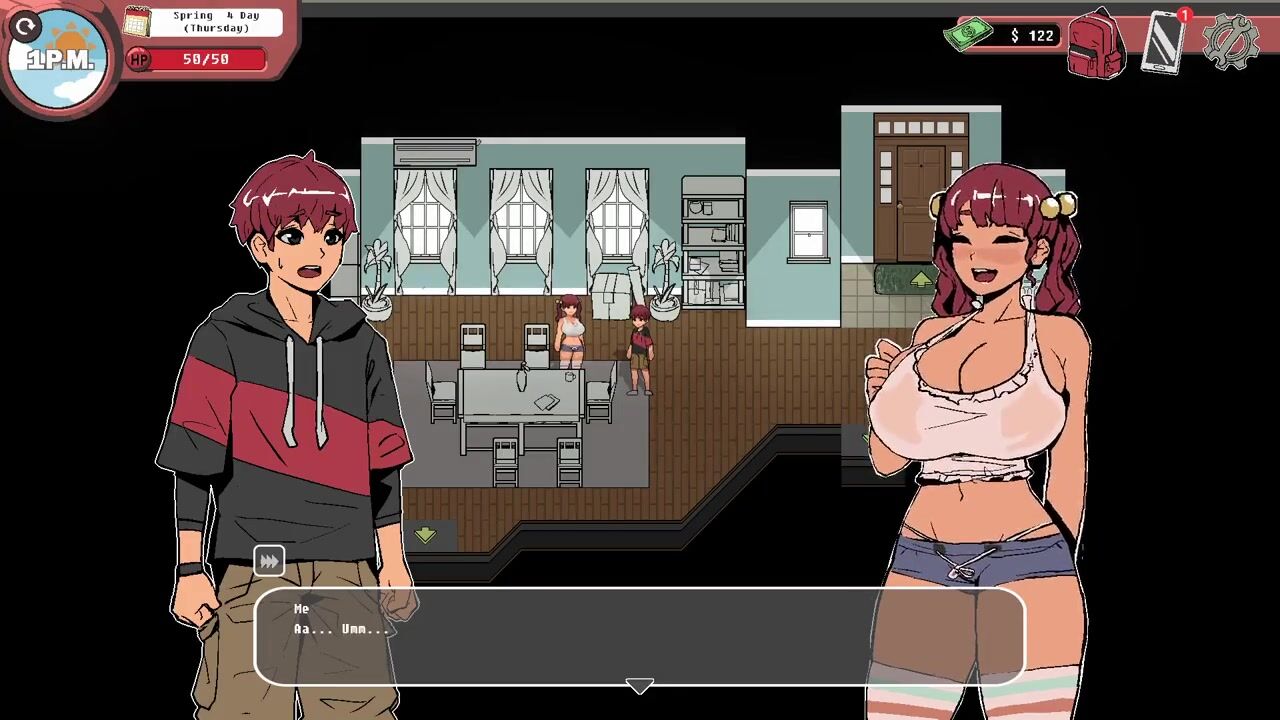The width and height of the screenshot is (1280, 720).
Task: Check the smartphone with notification
Action: [1163, 42]
